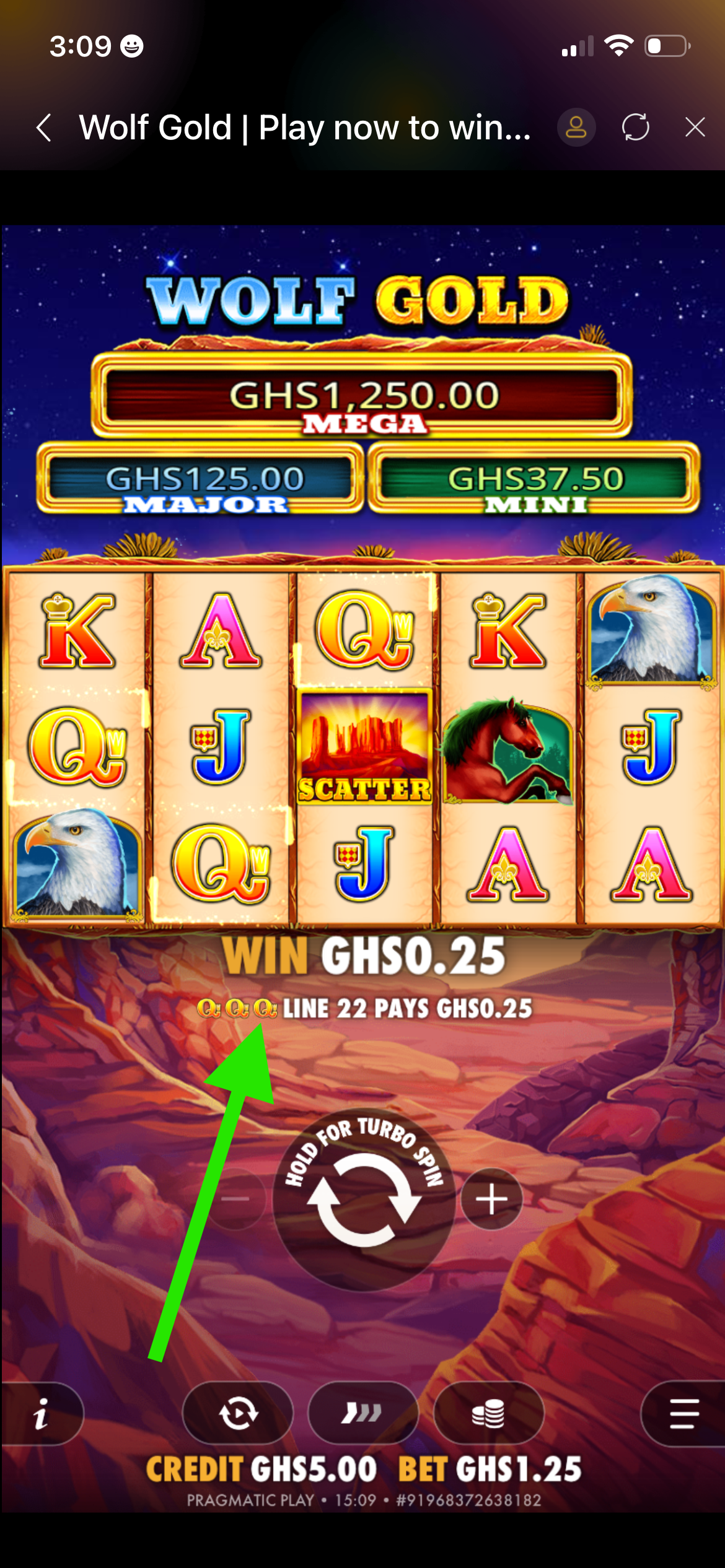Screen dimensions: 725x1568
Task: Go back using the browser back arrow
Action: [44, 128]
